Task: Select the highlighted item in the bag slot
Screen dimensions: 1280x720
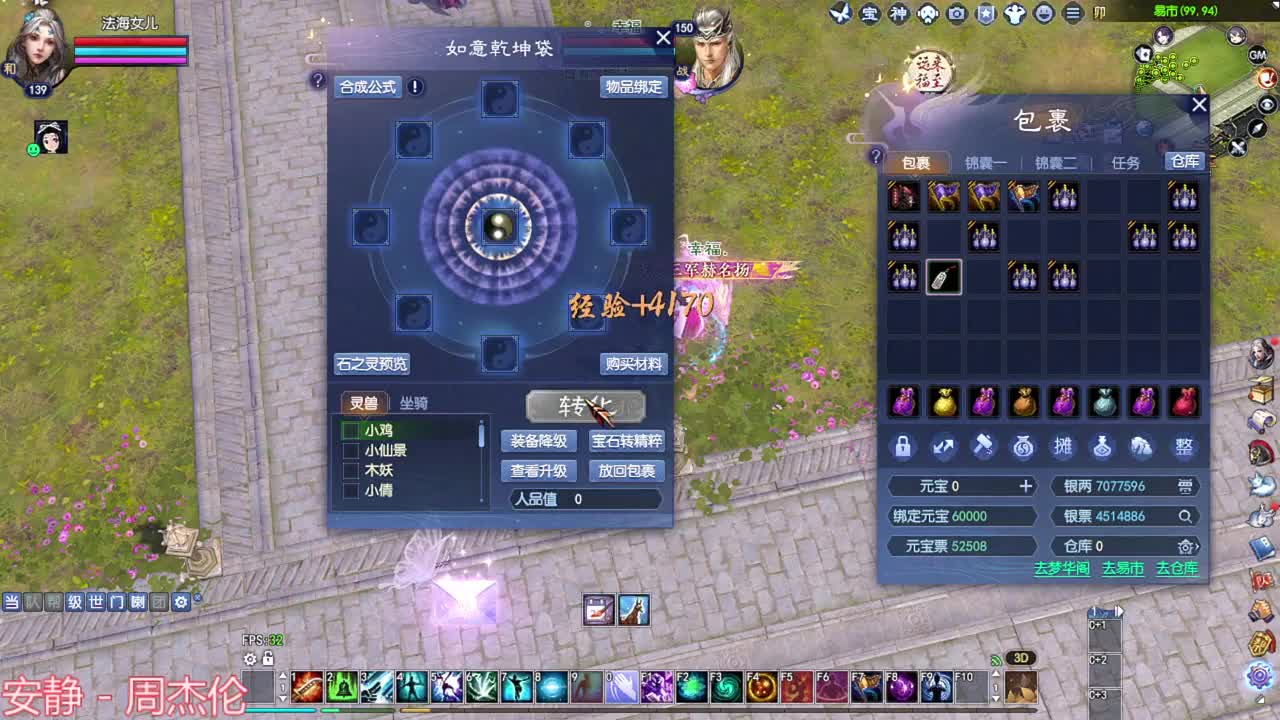Action: [x=943, y=277]
